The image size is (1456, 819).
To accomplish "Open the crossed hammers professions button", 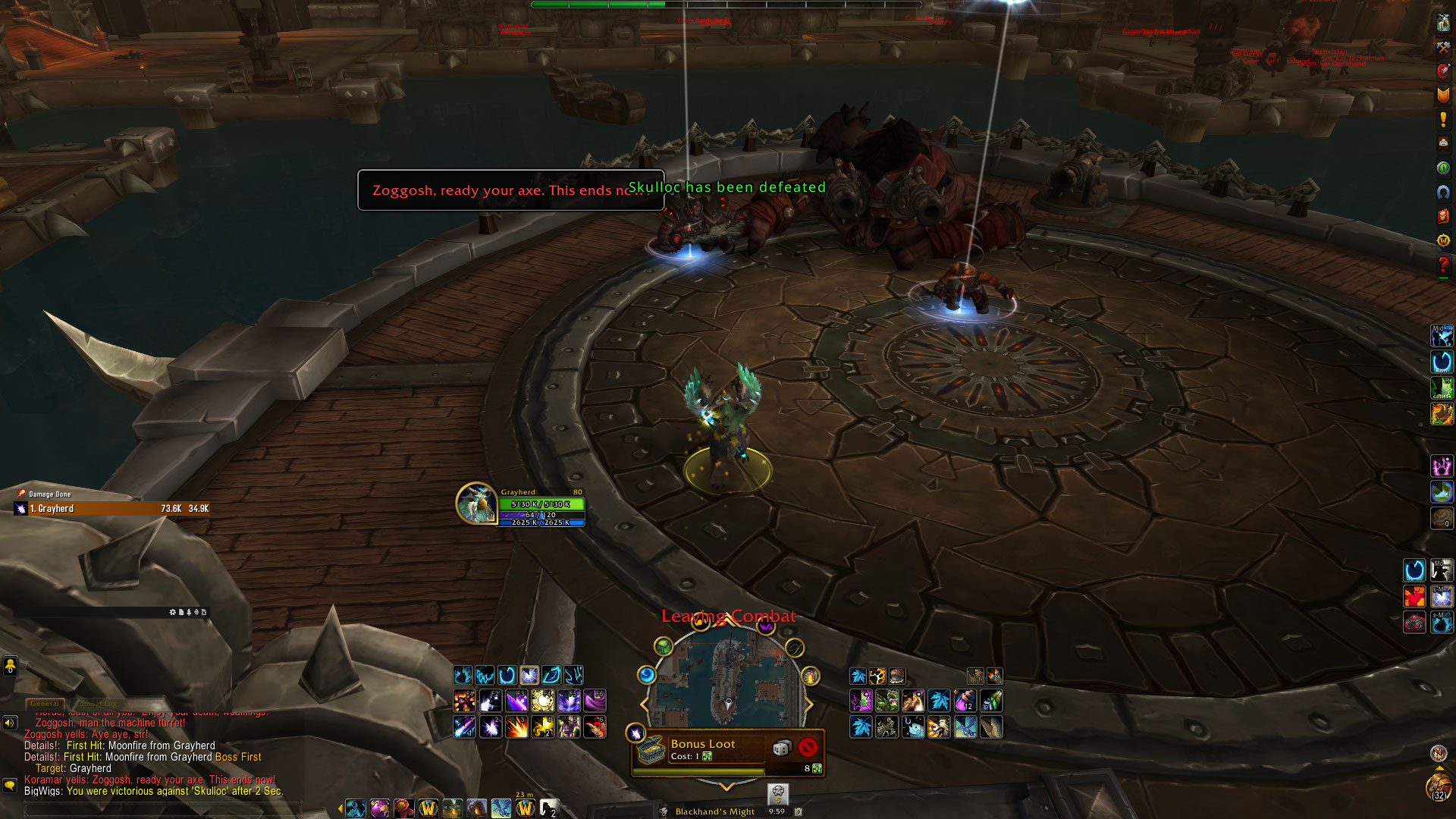I will 1443,47.
